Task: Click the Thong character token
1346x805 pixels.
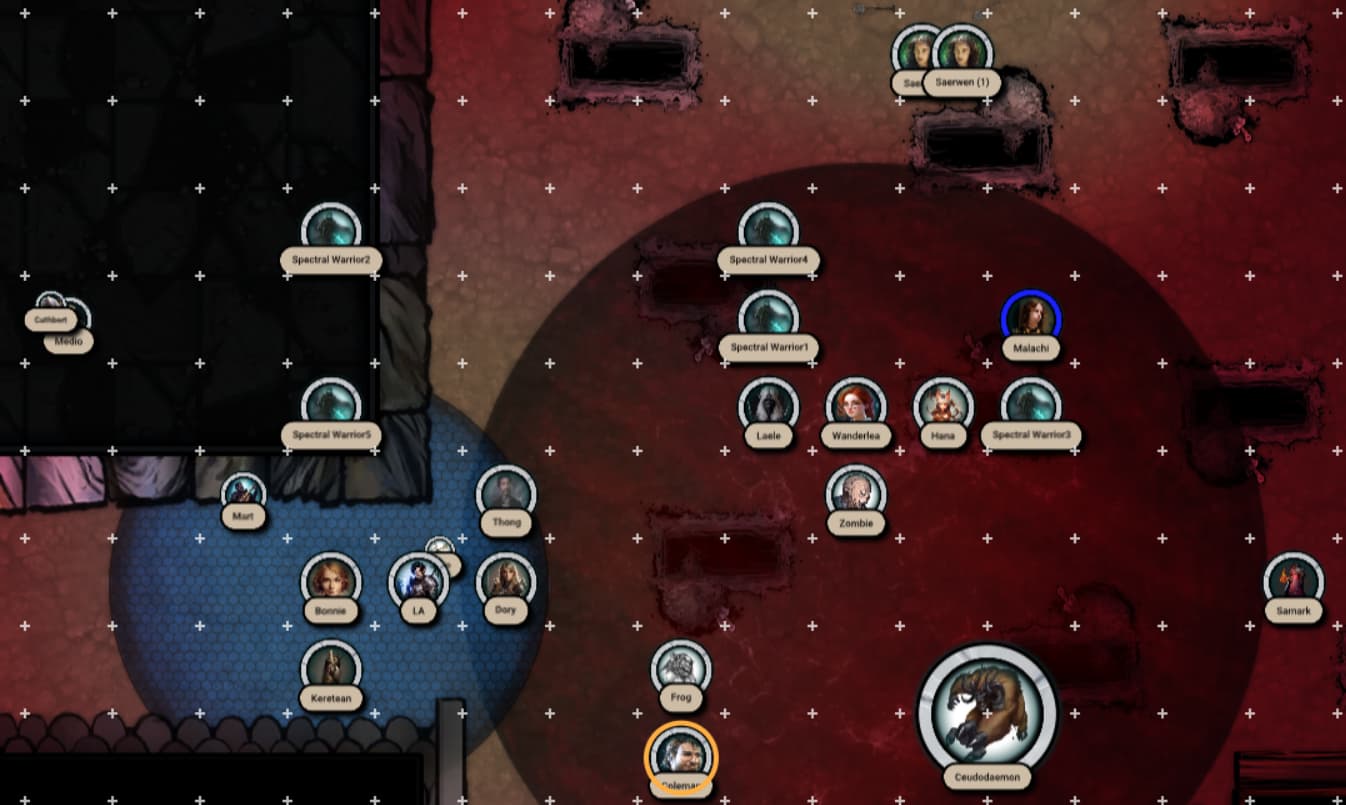Action: tap(506, 493)
